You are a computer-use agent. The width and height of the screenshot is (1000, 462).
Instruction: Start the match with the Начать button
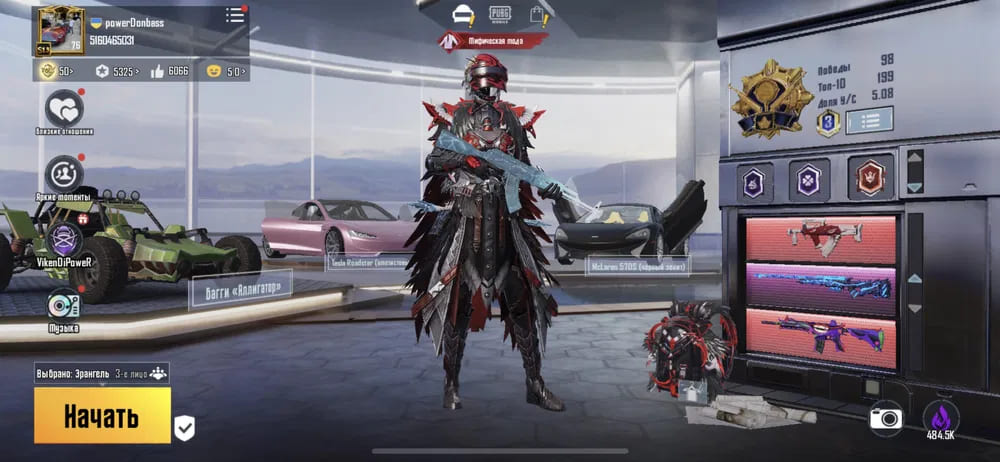(102, 415)
